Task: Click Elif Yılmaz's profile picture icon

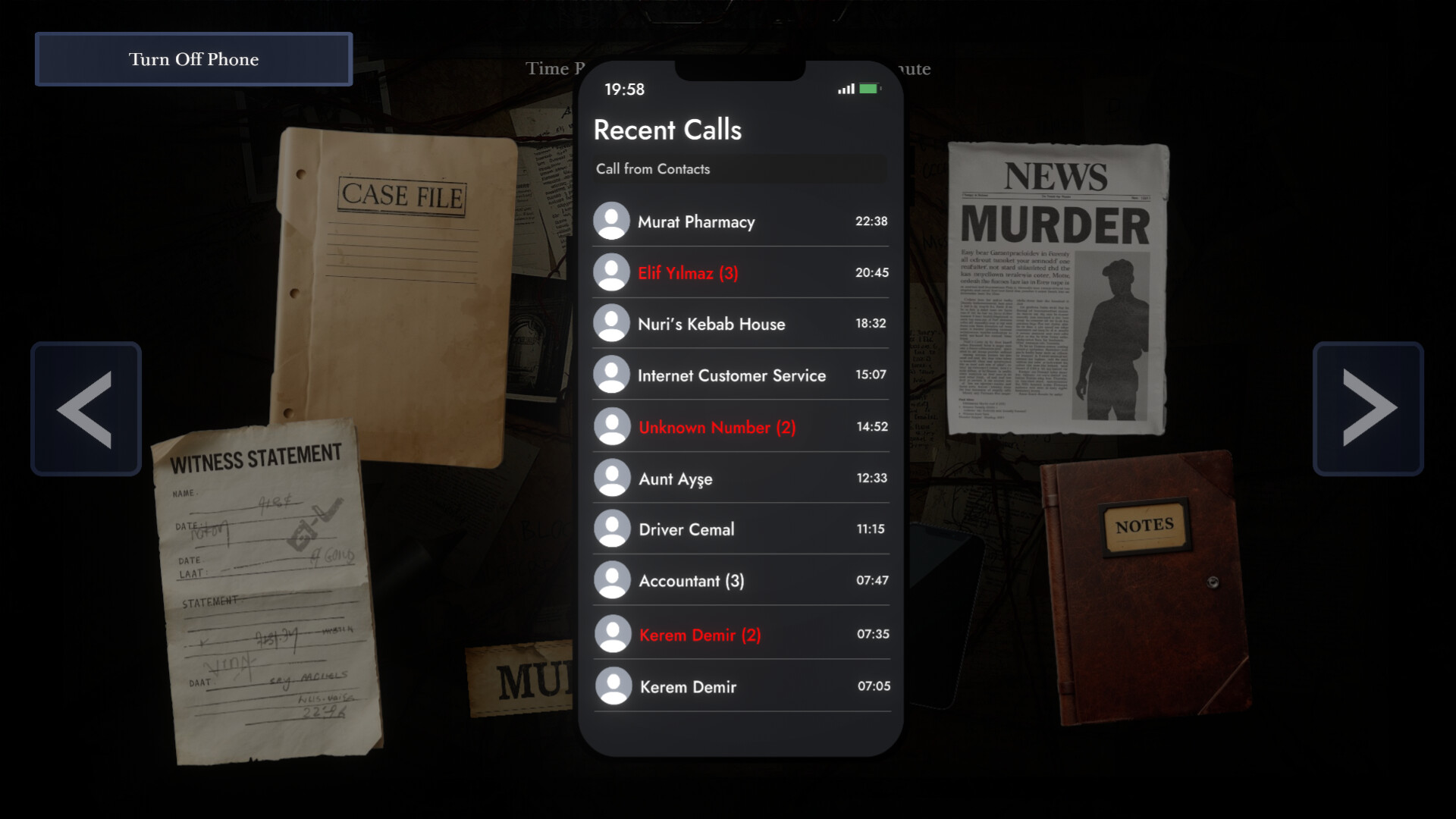Action: coord(613,272)
